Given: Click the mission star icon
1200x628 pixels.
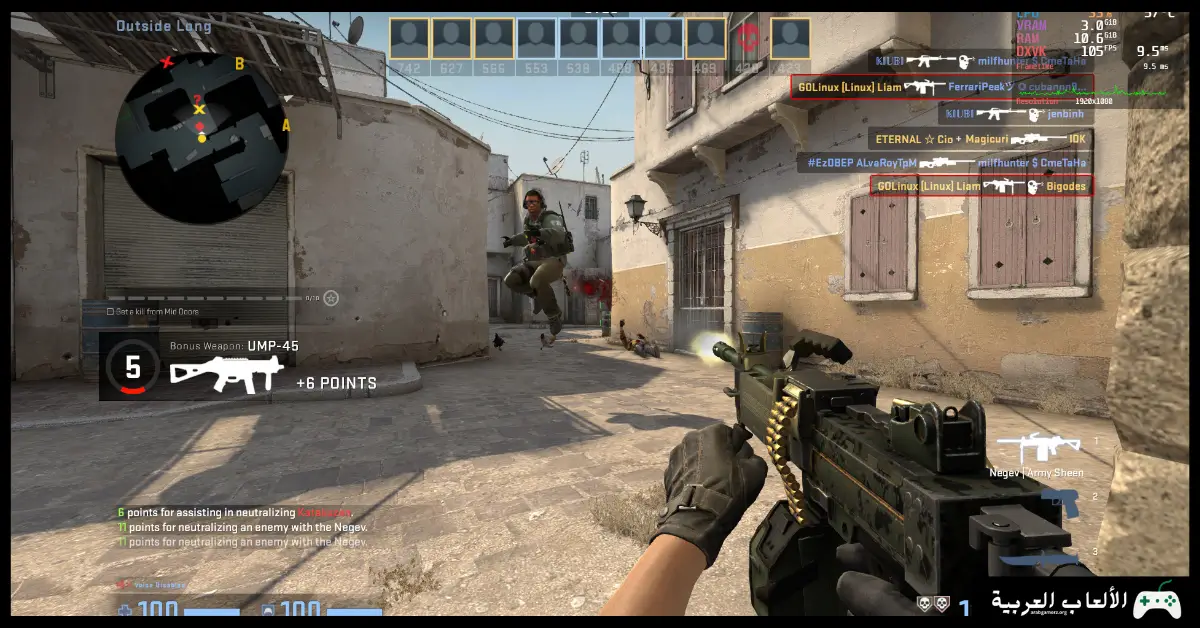Looking at the screenshot, I should click(331, 298).
